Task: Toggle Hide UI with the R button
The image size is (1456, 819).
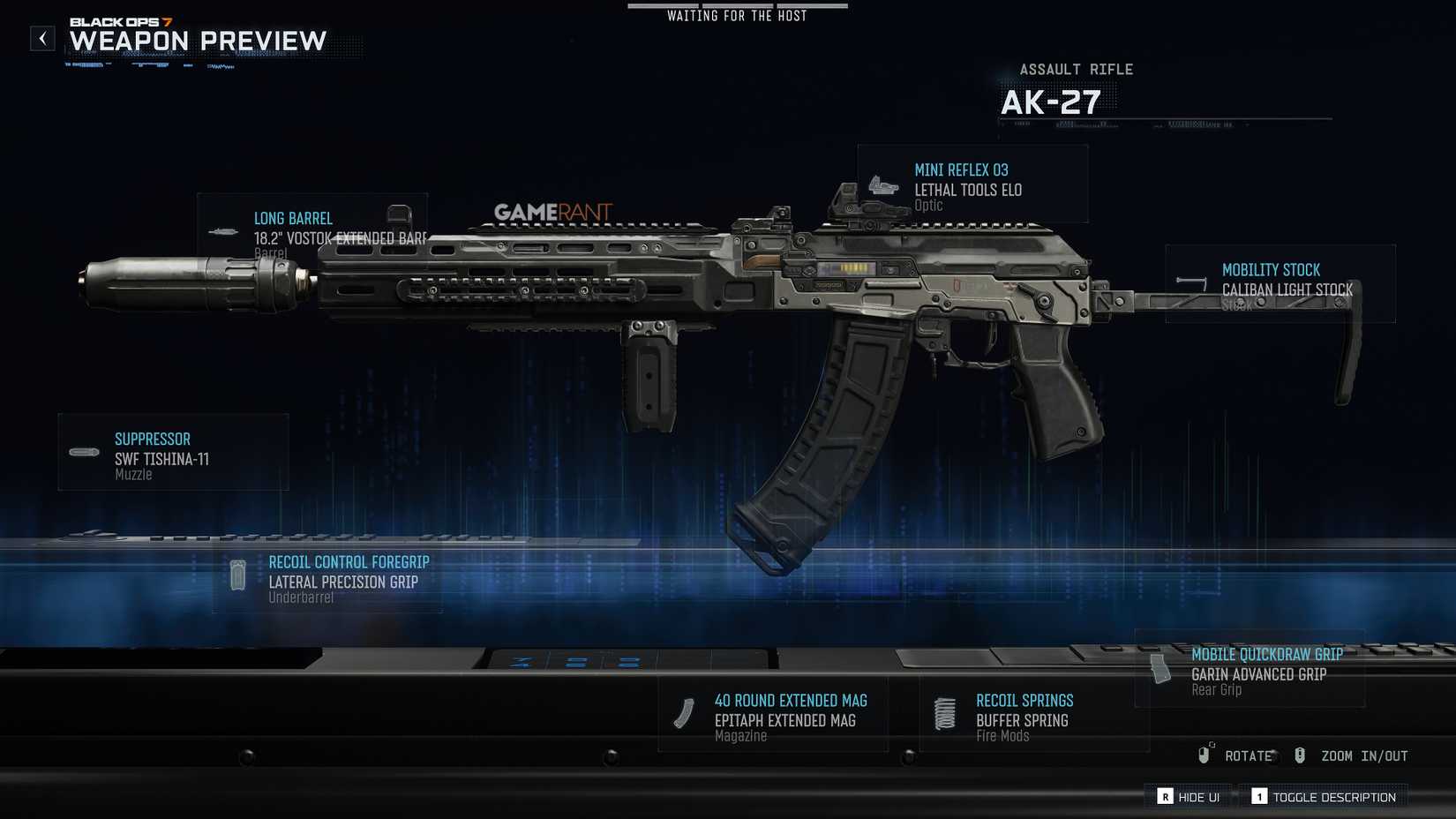Action: click(x=1167, y=796)
